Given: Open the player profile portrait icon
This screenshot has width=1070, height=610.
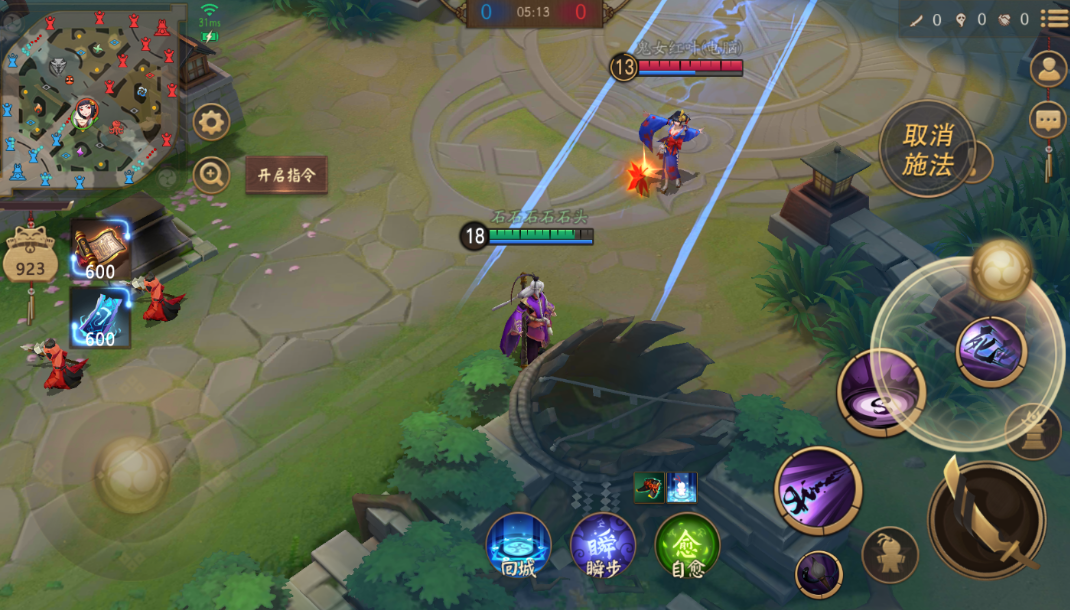Looking at the screenshot, I should [1048, 69].
